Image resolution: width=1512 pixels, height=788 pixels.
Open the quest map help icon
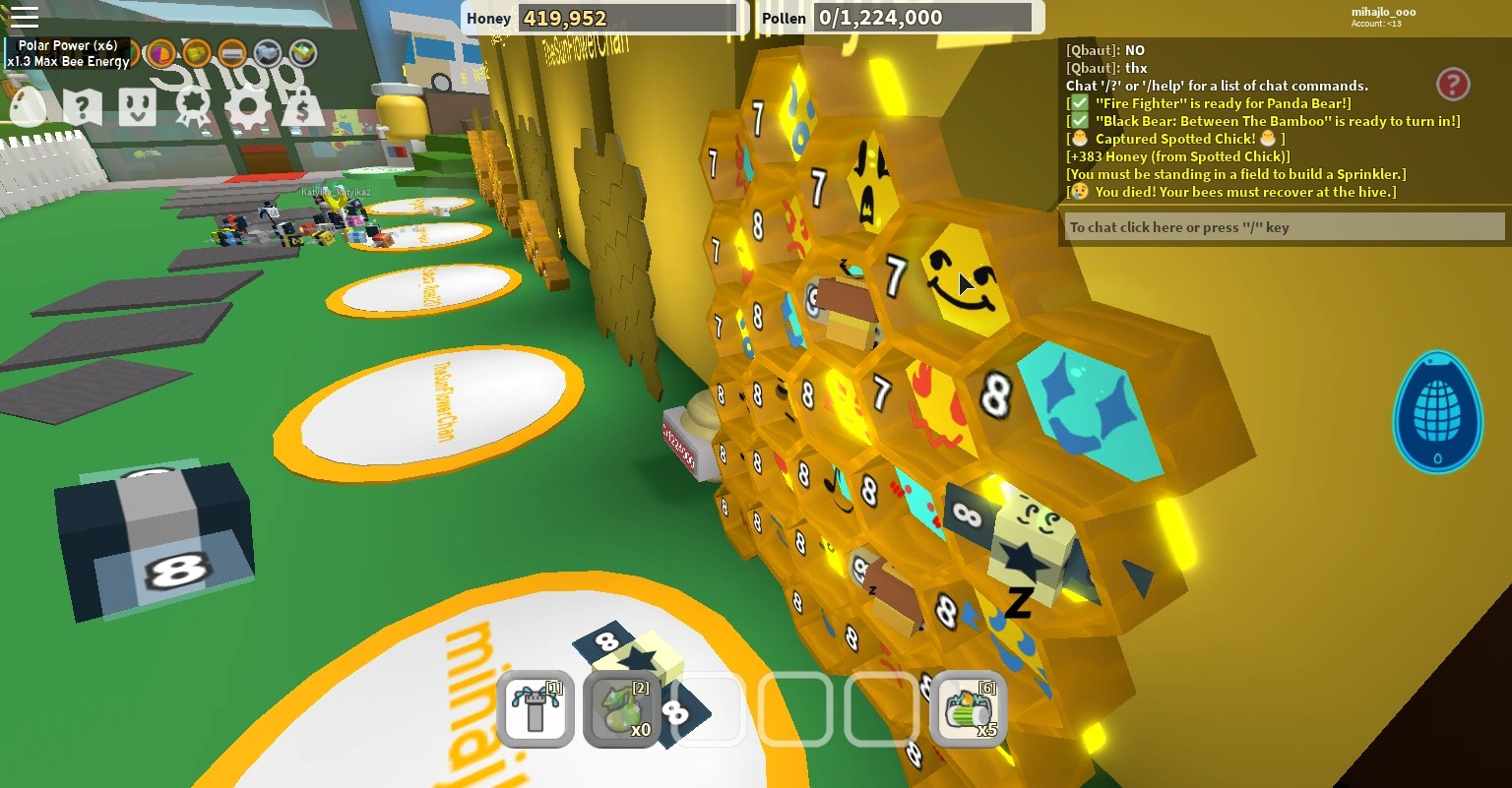click(84, 108)
